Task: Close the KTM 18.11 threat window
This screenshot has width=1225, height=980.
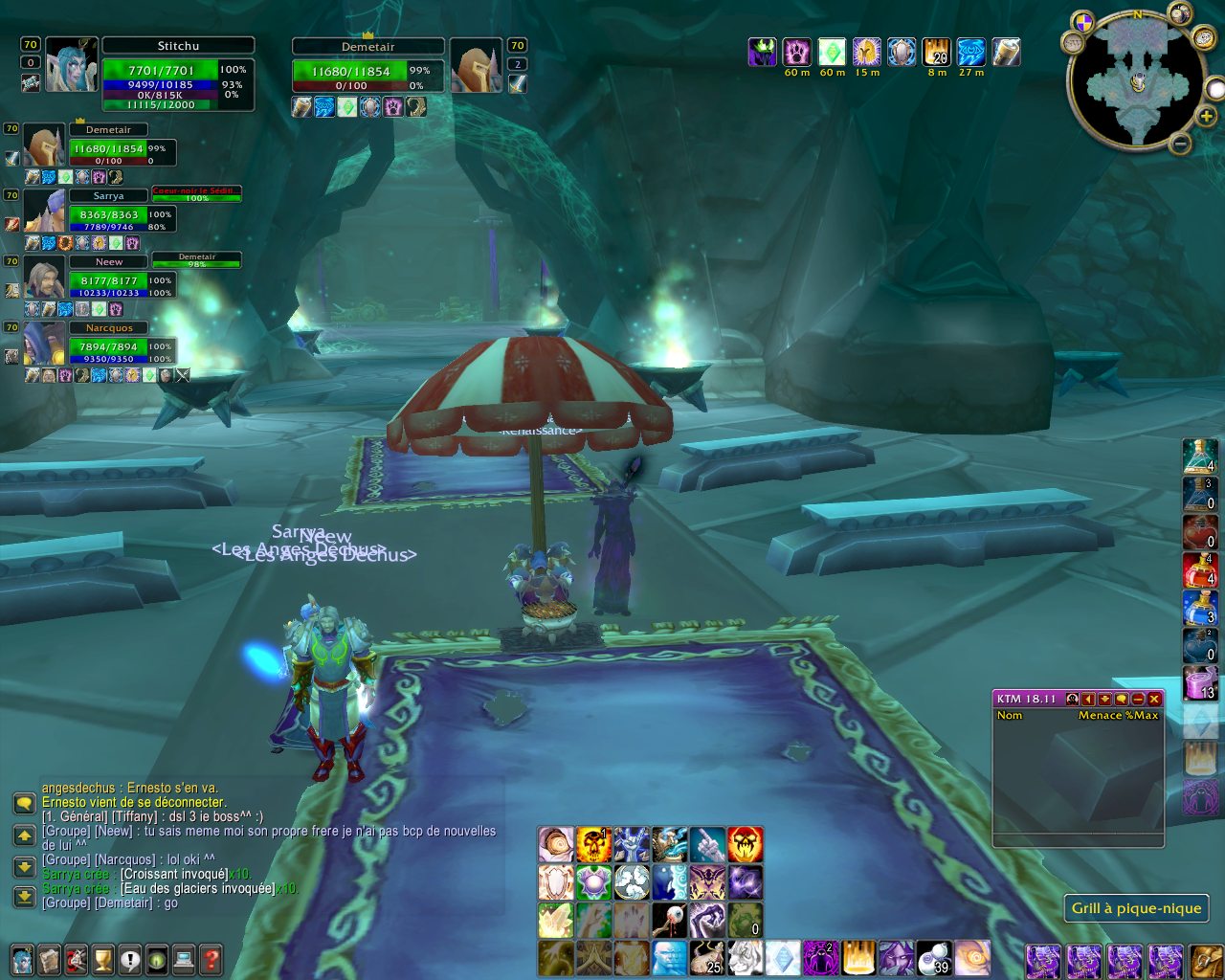Action: coord(1155,699)
